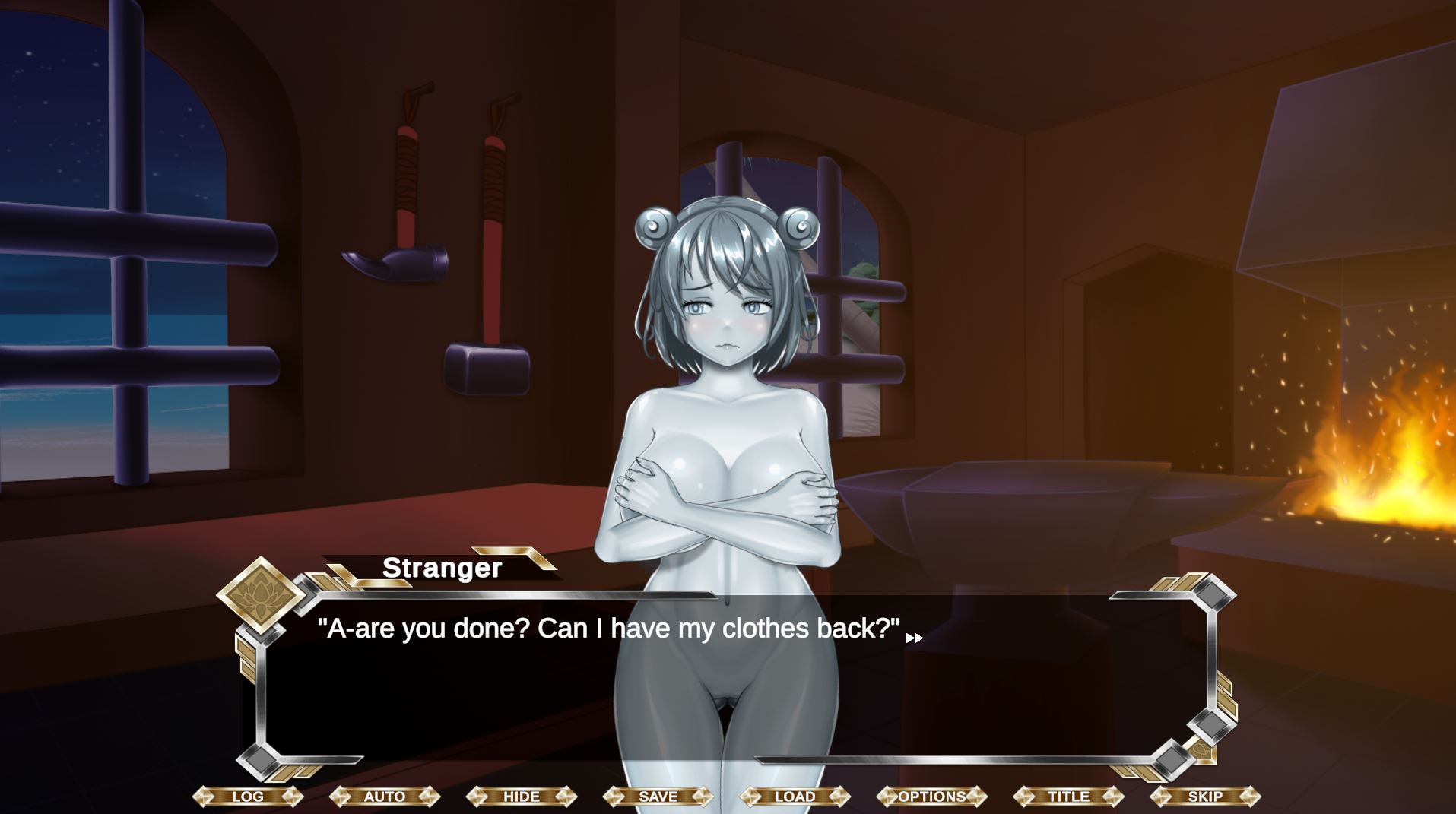Open the dialogue LOG
This screenshot has height=814, width=1456.
248,797
